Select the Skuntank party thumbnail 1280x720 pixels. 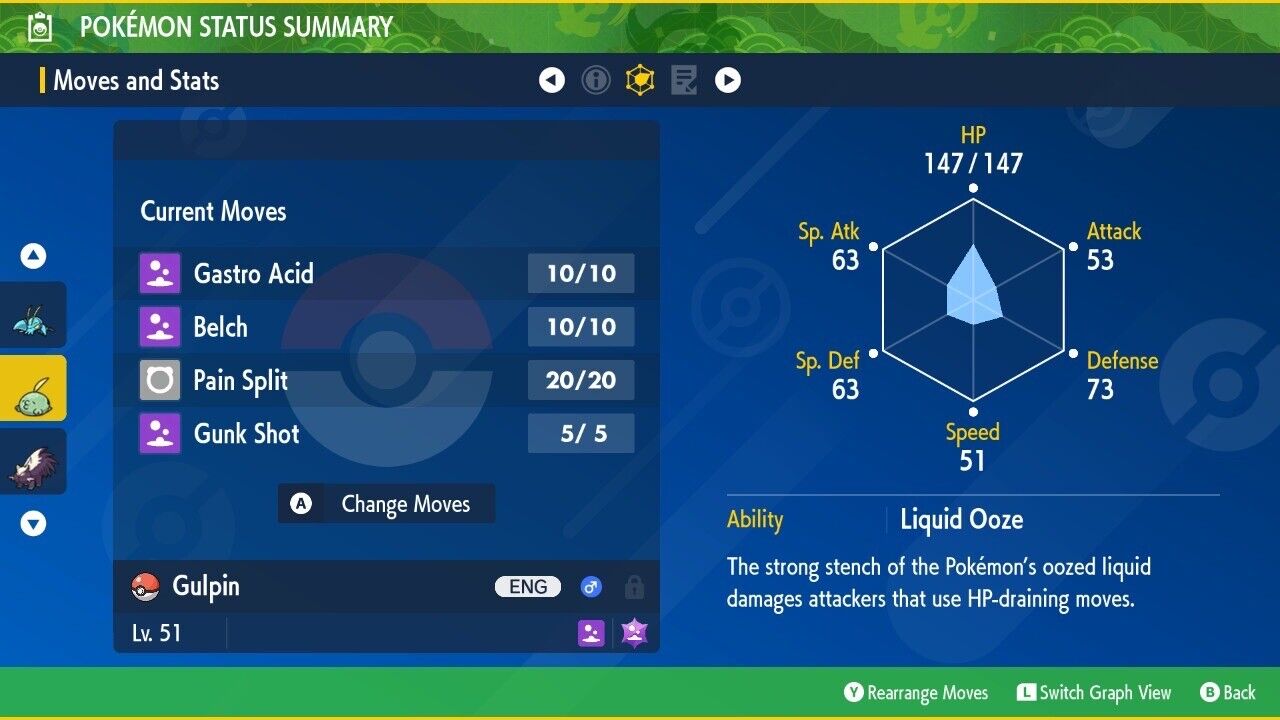pyautogui.click(x=33, y=462)
